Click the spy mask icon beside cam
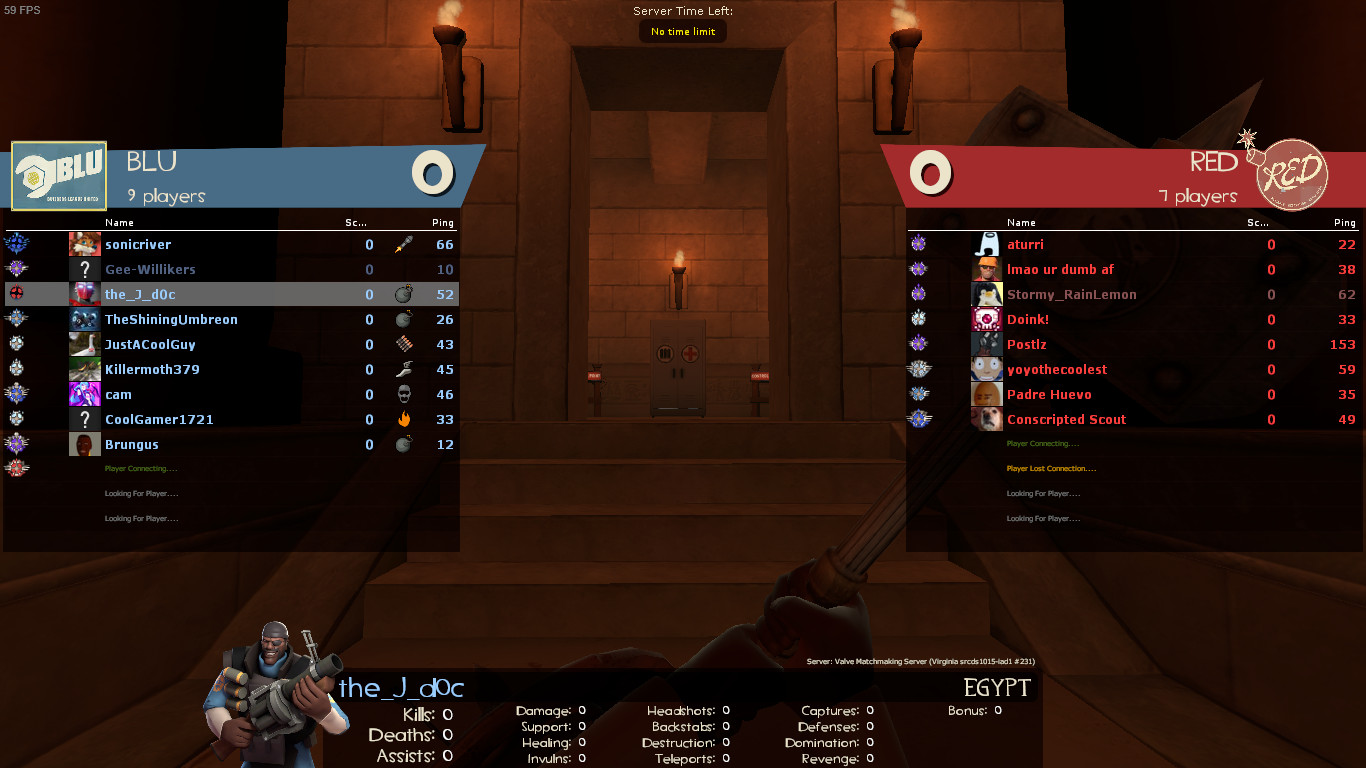This screenshot has width=1366, height=768. click(x=406, y=394)
